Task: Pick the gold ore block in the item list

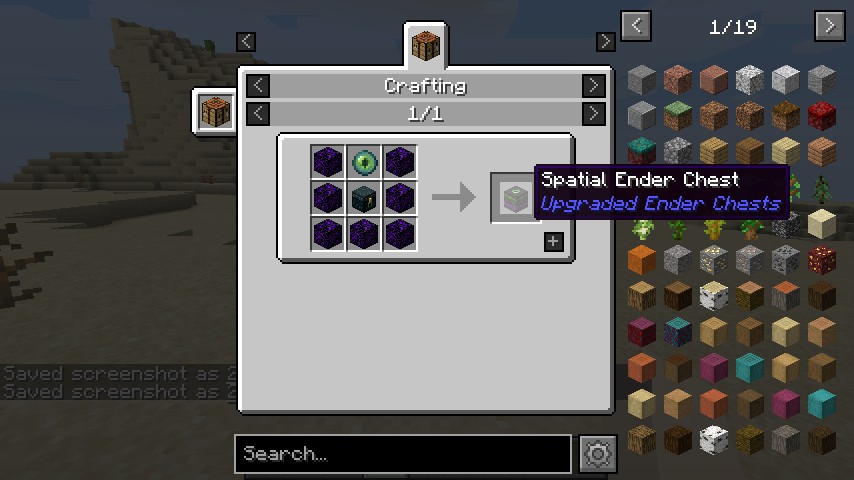Action: coord(713,259)
